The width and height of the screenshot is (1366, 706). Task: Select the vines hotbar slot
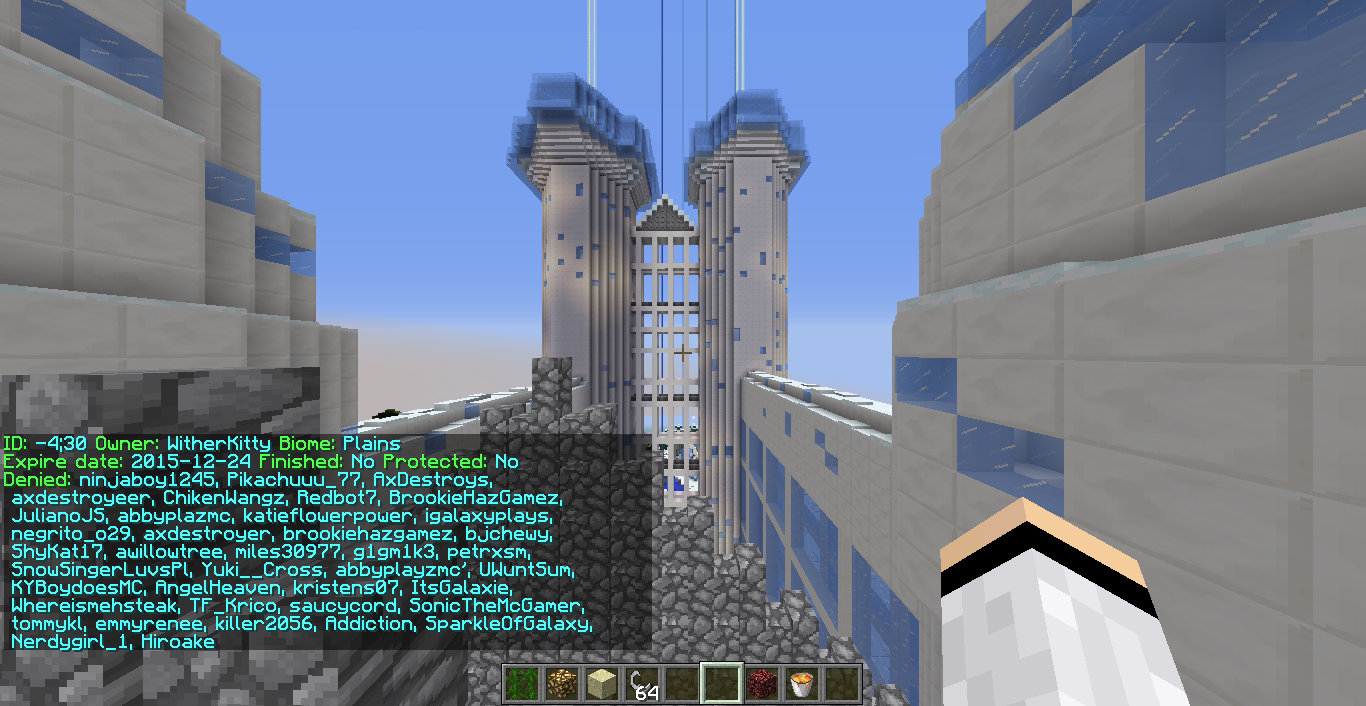coord(520,684)
